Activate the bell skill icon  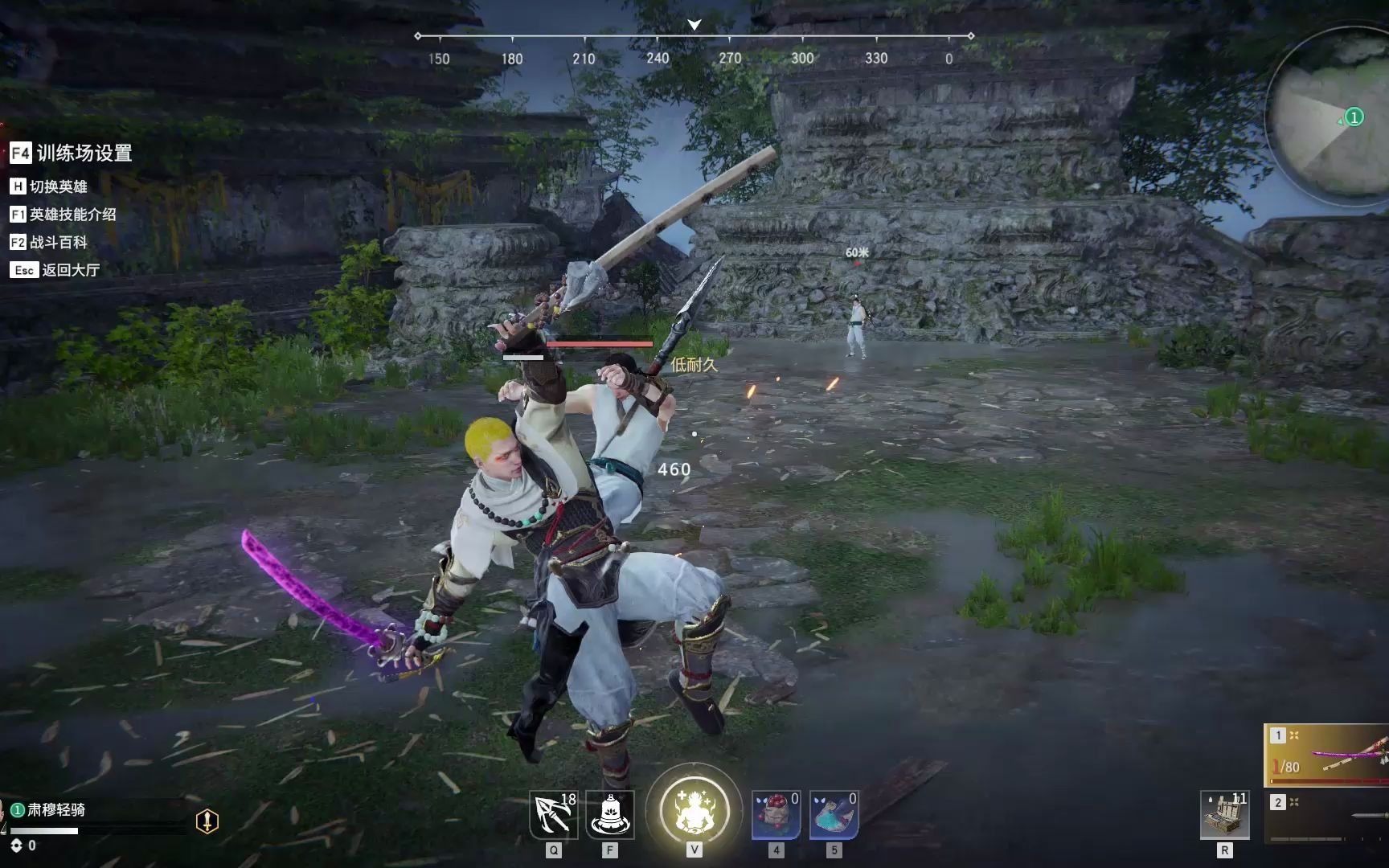pyautogui.click(x=610, y=815)
